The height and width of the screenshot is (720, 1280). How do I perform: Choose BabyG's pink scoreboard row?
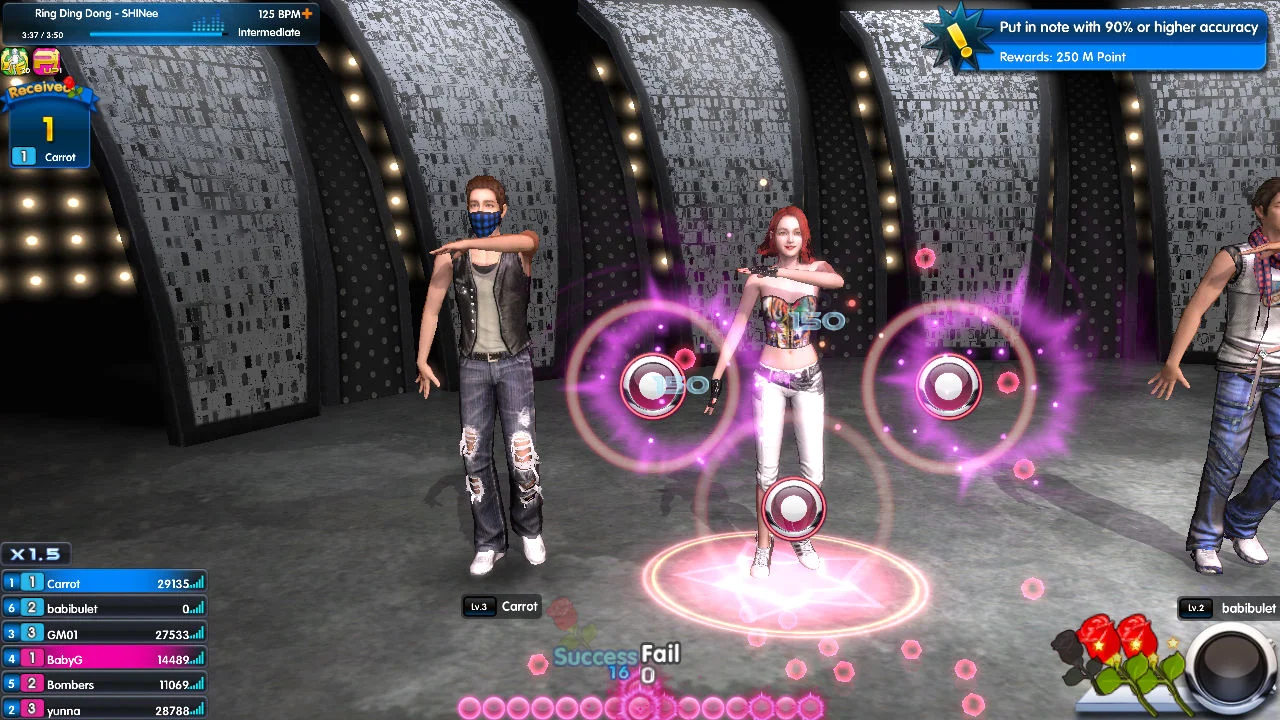click(x=104, y=659)
